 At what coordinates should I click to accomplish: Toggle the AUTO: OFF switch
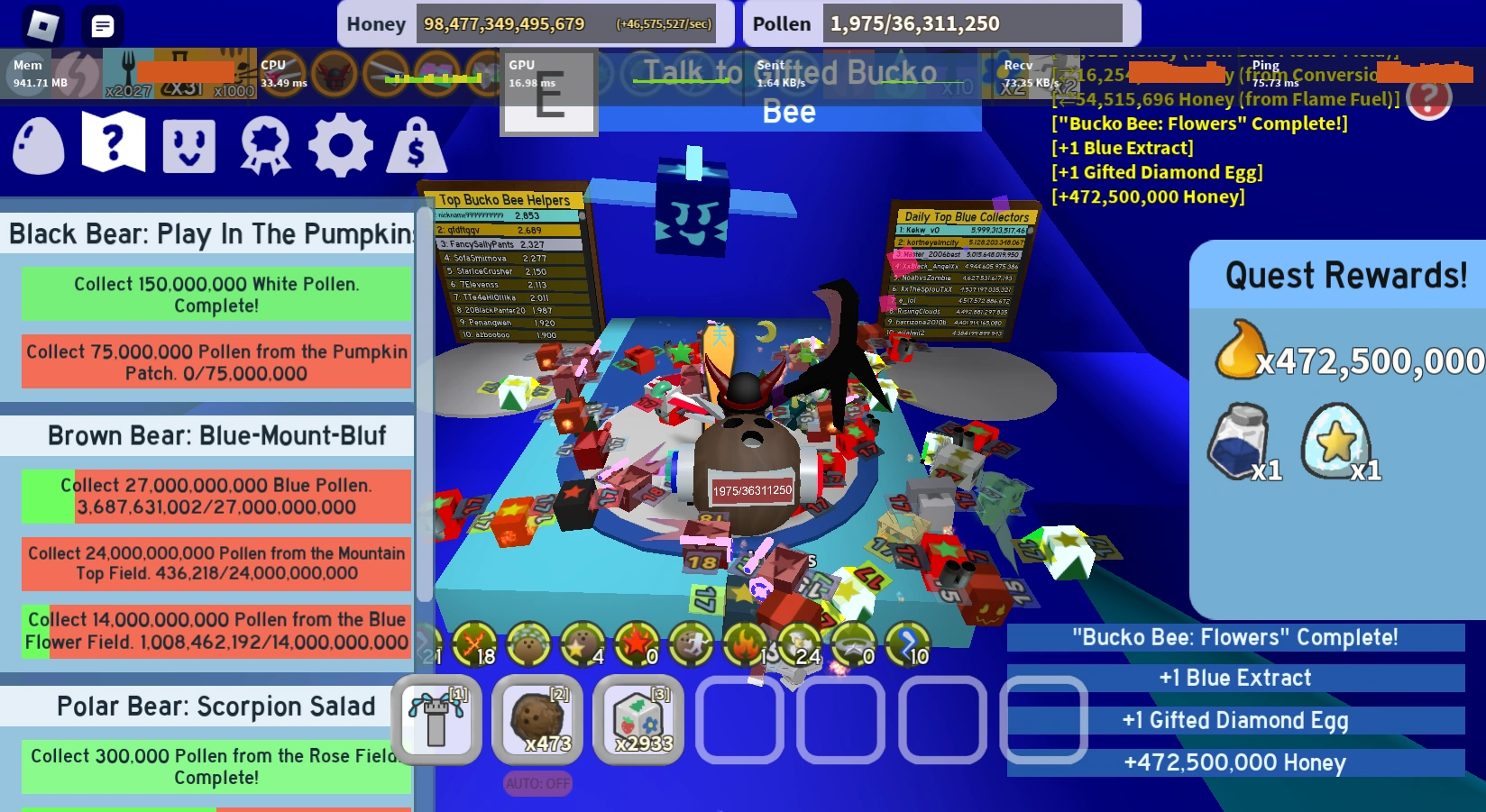537,783
